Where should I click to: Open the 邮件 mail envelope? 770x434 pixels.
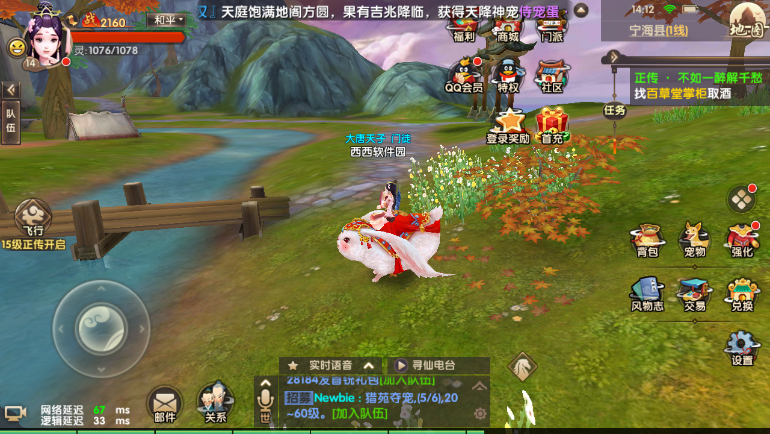[164, 404]
